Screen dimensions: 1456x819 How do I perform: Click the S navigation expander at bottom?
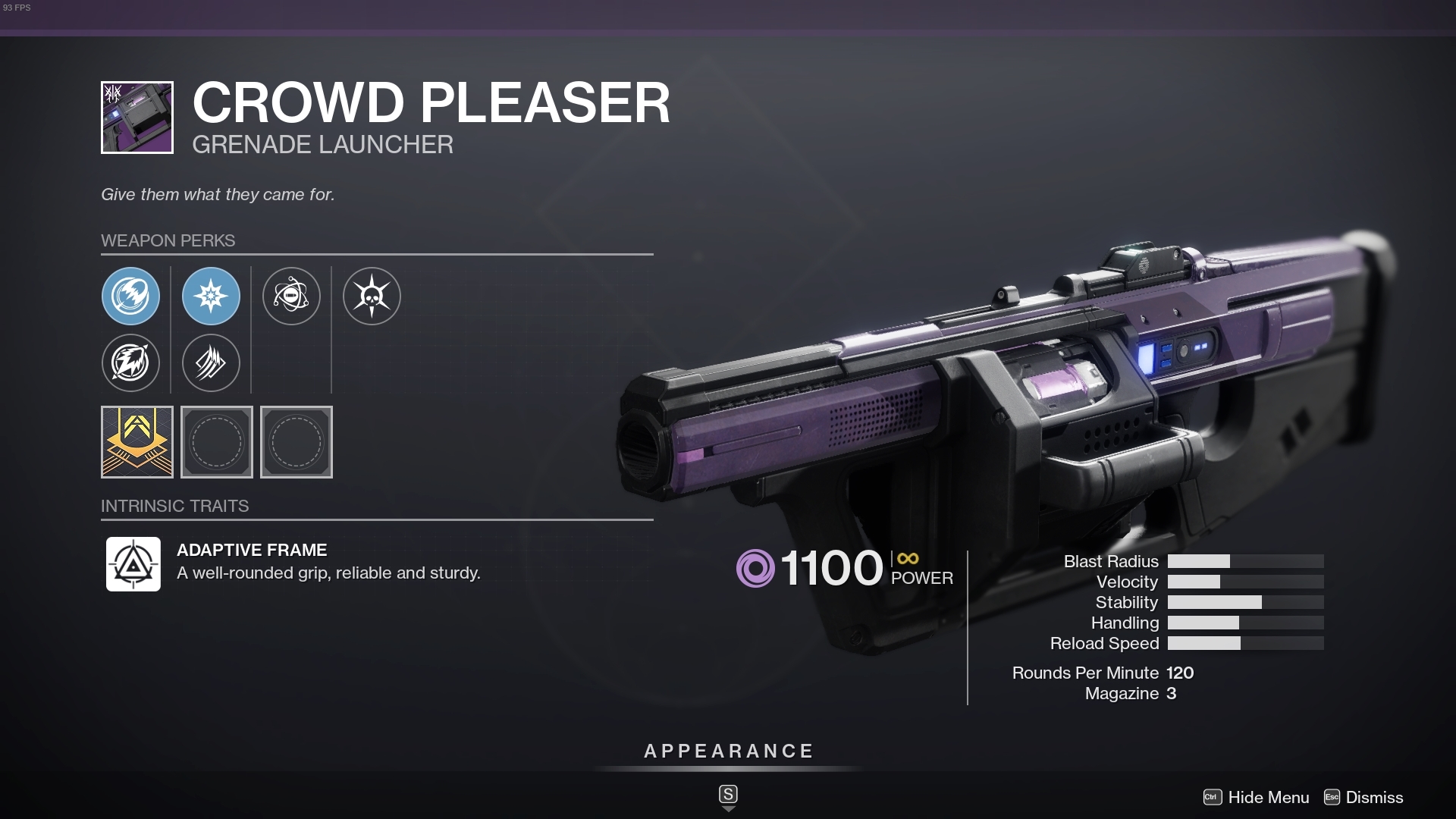click(727, 795)
